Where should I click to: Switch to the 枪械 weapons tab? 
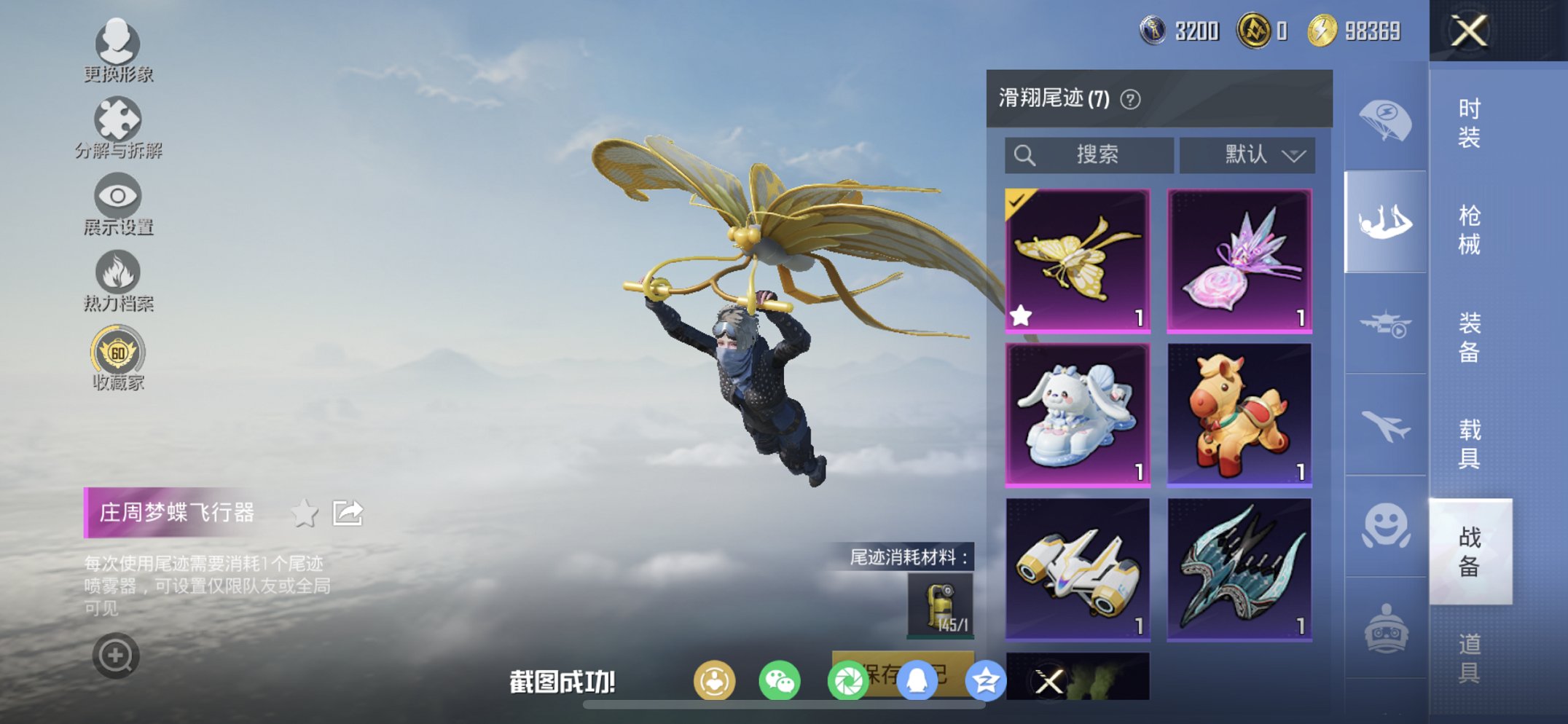[x=1470, y=230]
